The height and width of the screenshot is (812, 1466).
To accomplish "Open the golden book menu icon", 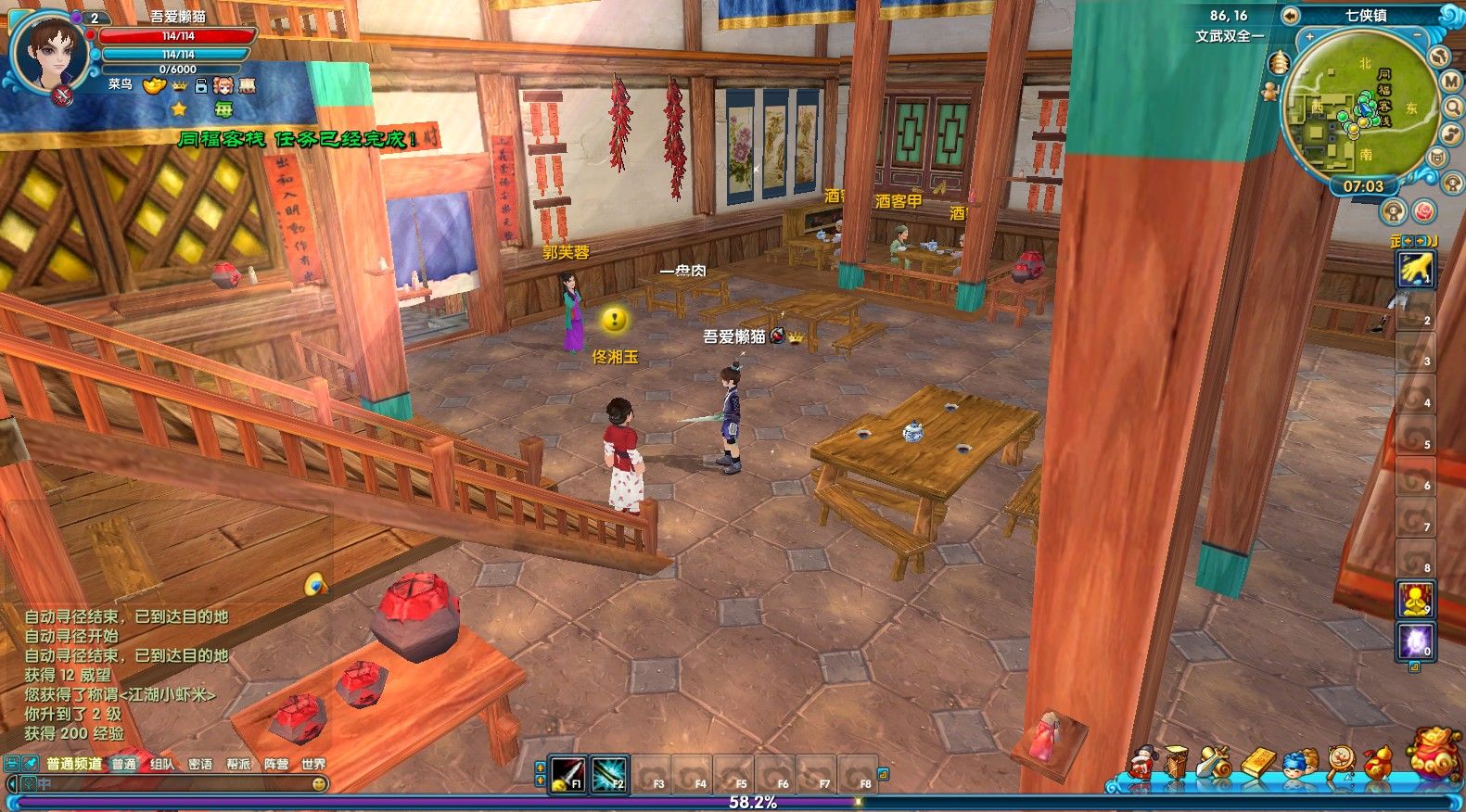I will (x=1259, y=762).
